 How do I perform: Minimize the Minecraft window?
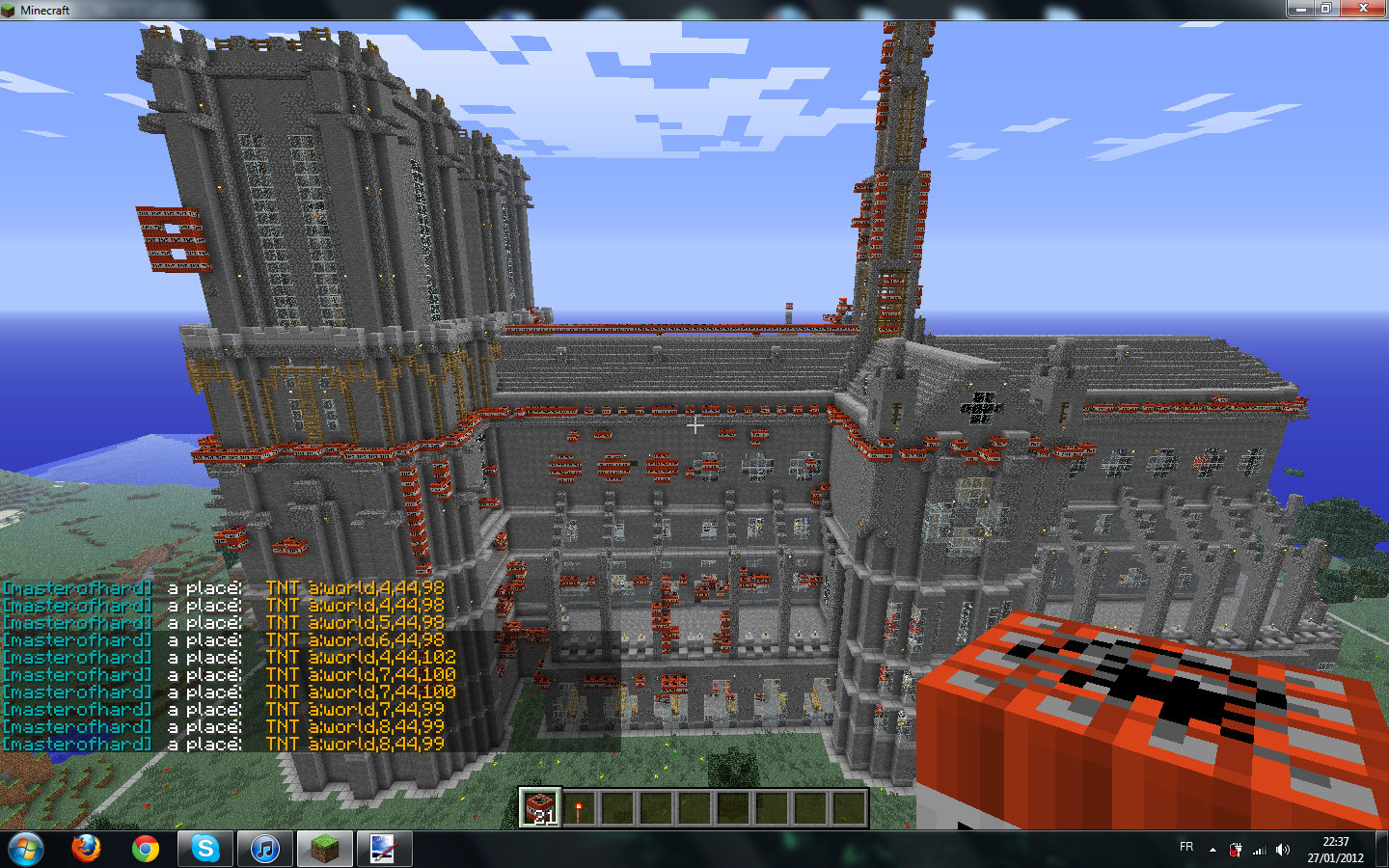point(1299,9)
